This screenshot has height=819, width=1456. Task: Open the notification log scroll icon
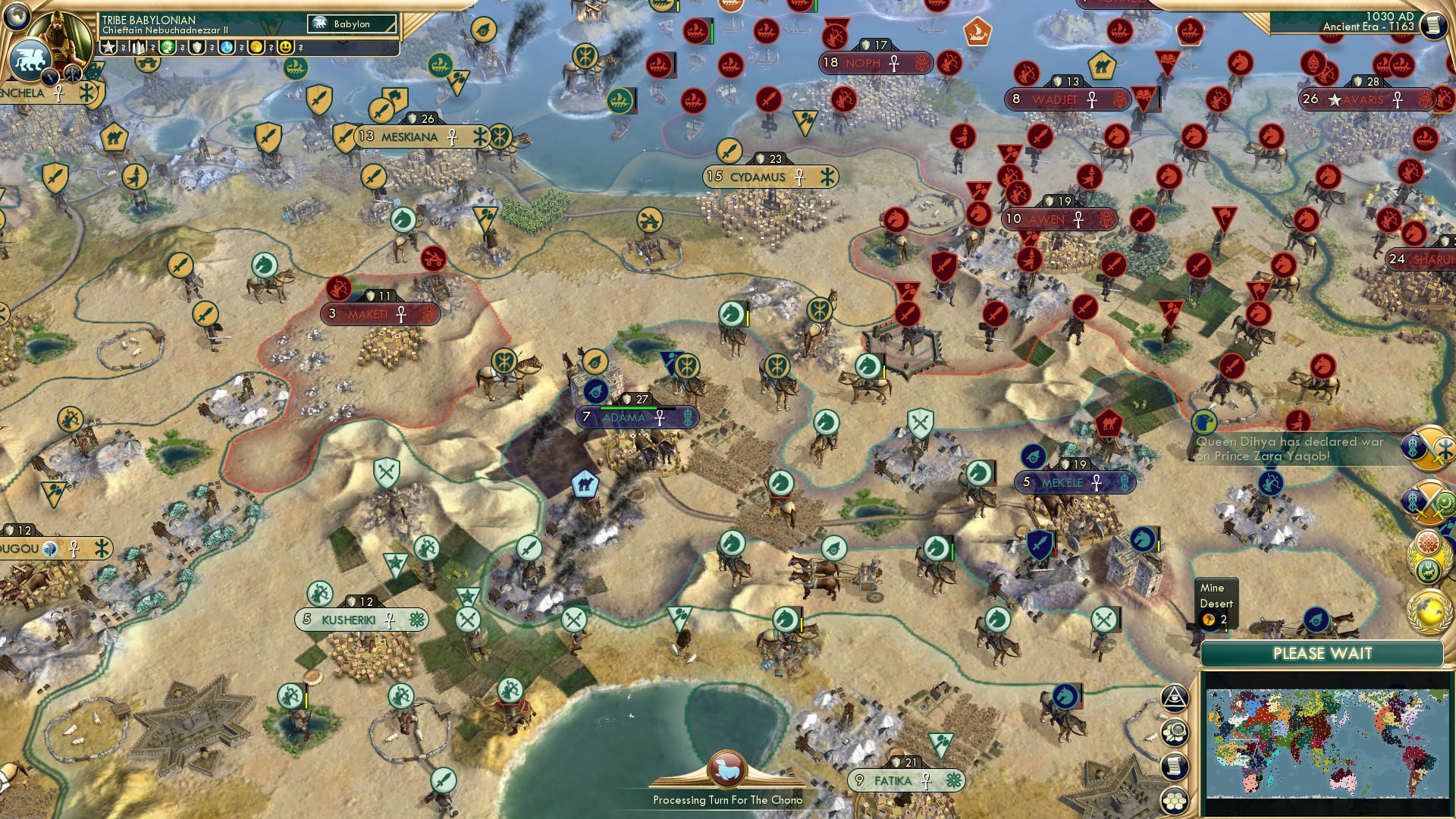pyautogui.click(x=1175, y=766)
